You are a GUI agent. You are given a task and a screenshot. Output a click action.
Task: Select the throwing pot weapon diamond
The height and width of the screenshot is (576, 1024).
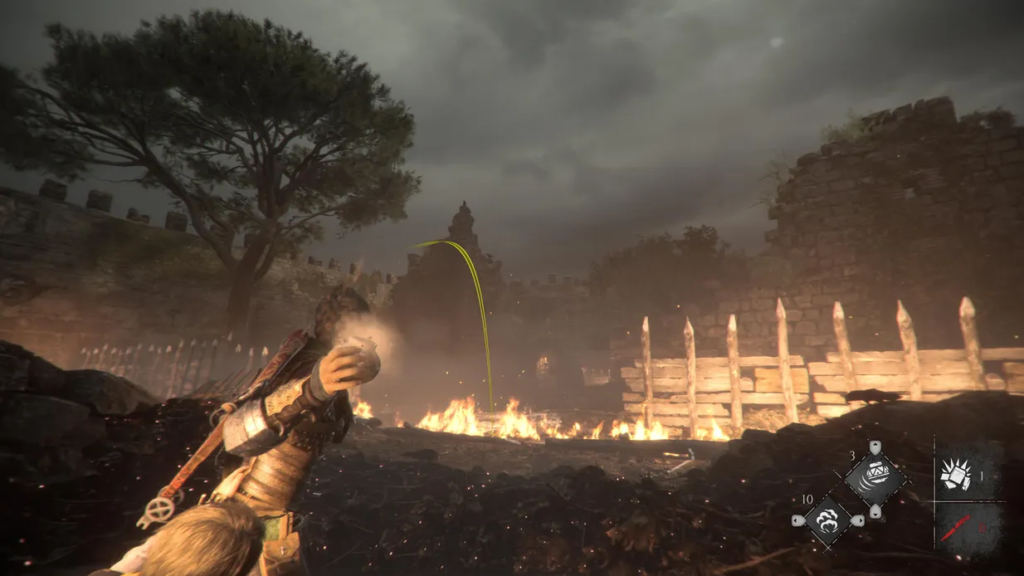point(875,478)
